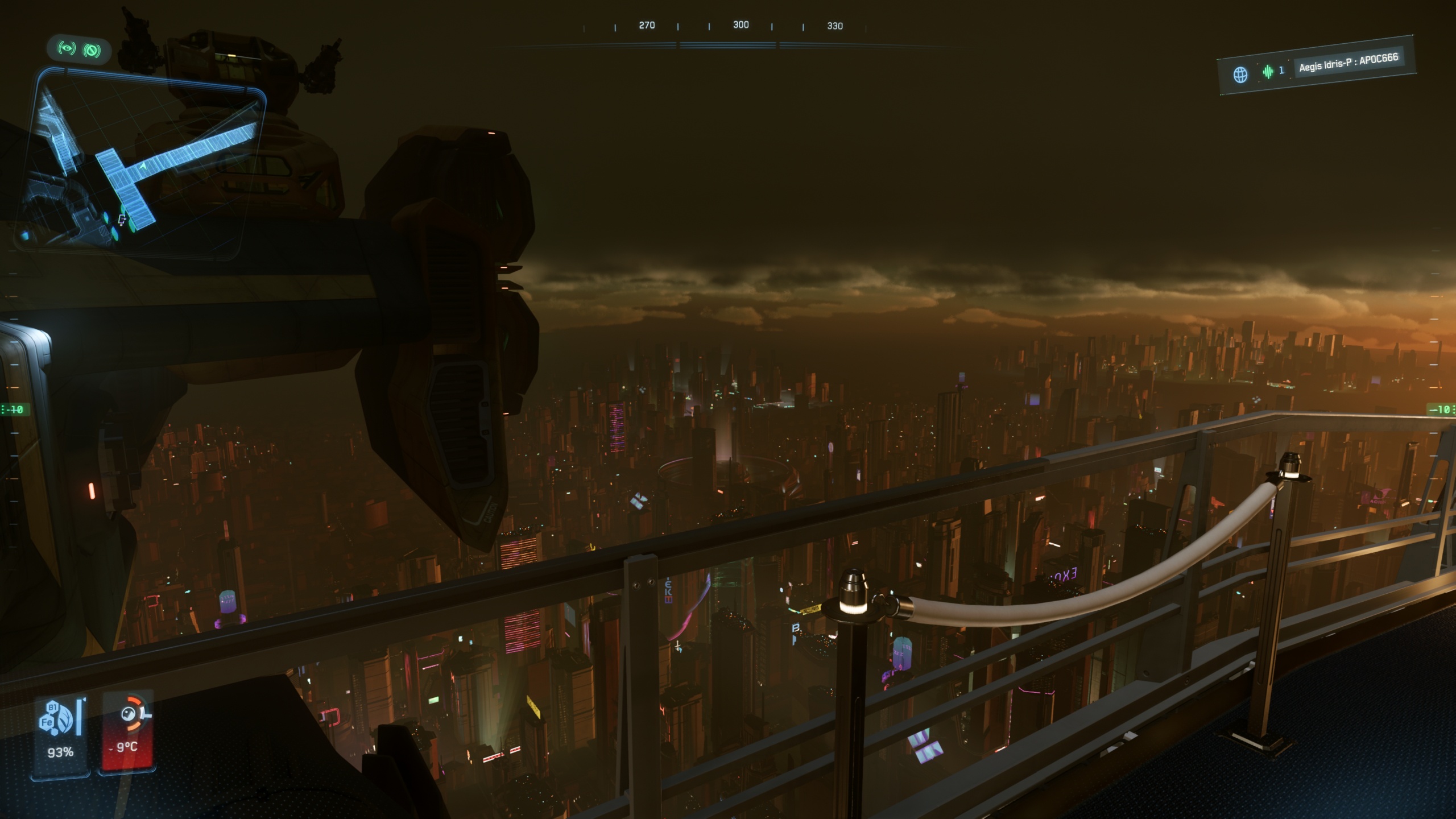Click the left green signal icon above minimap

point(67,49)
